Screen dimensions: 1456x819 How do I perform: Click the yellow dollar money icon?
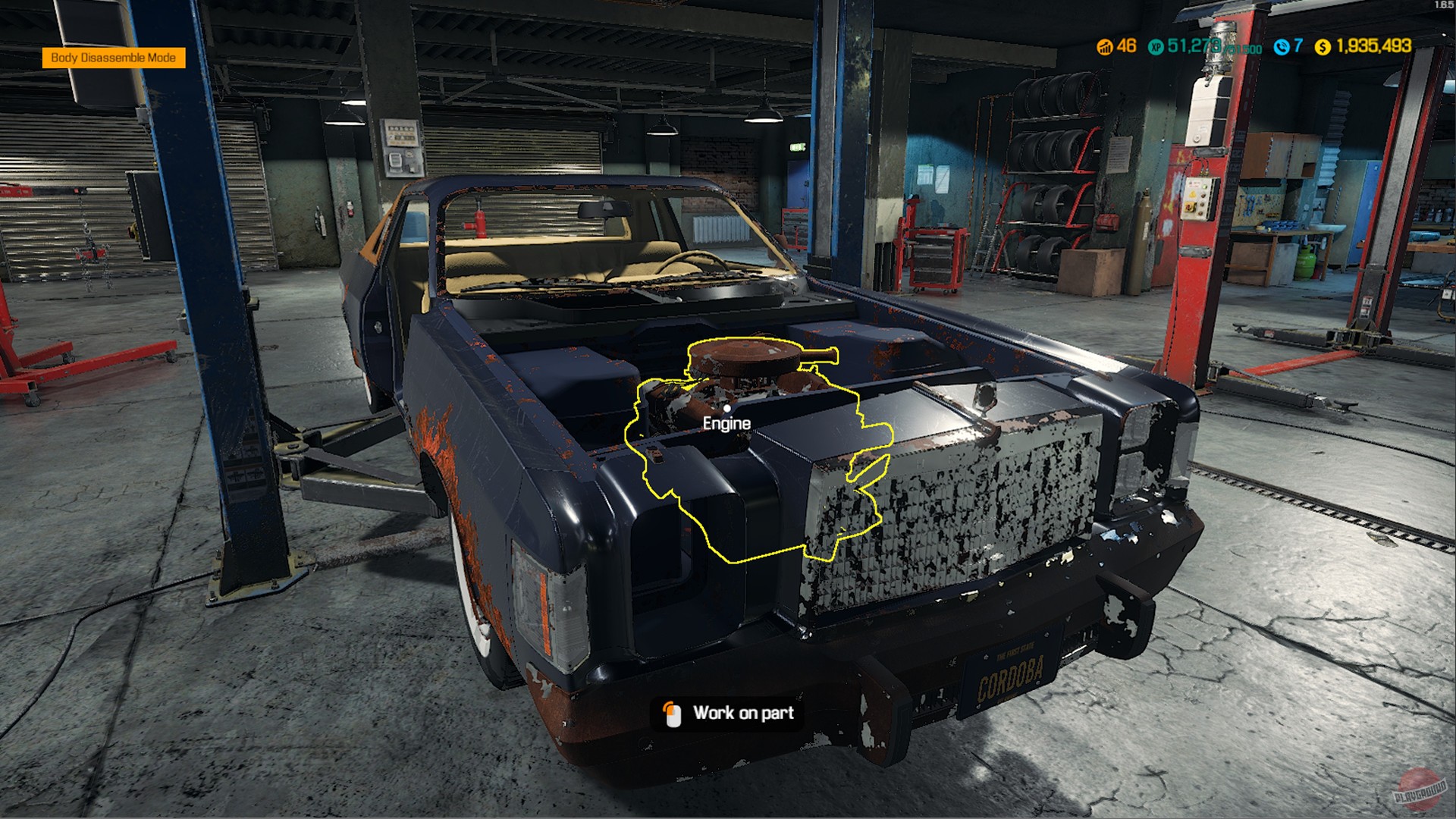coord(1321,47)
